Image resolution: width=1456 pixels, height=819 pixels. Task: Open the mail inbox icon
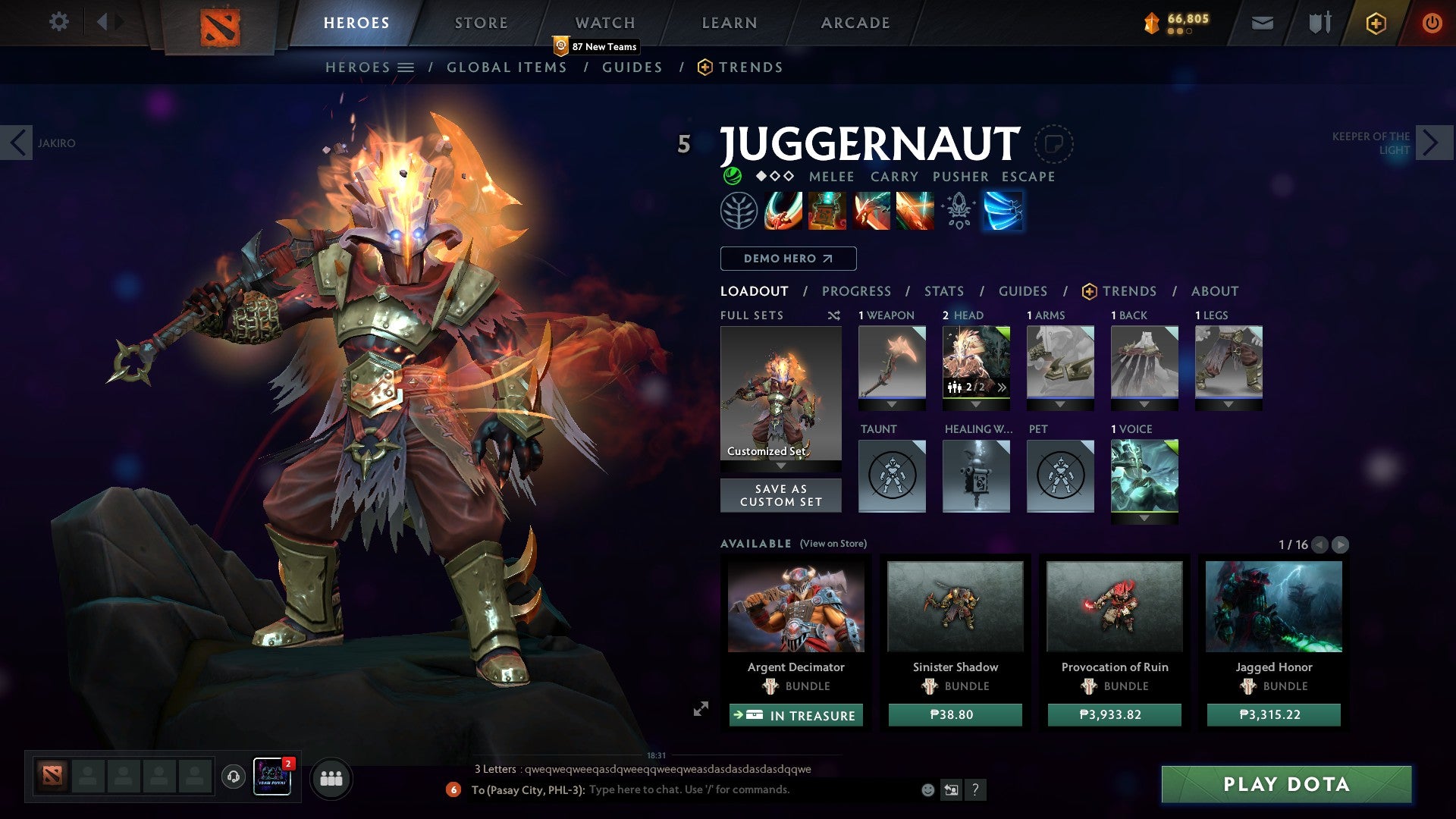coord(1262,22)
